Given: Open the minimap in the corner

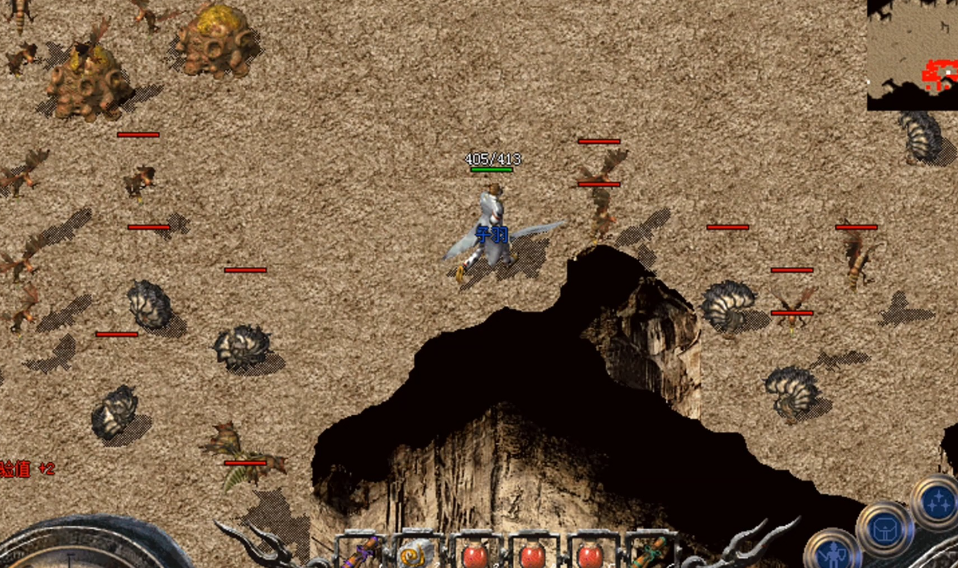Looking at the screenshot, I should coord(912,54).
